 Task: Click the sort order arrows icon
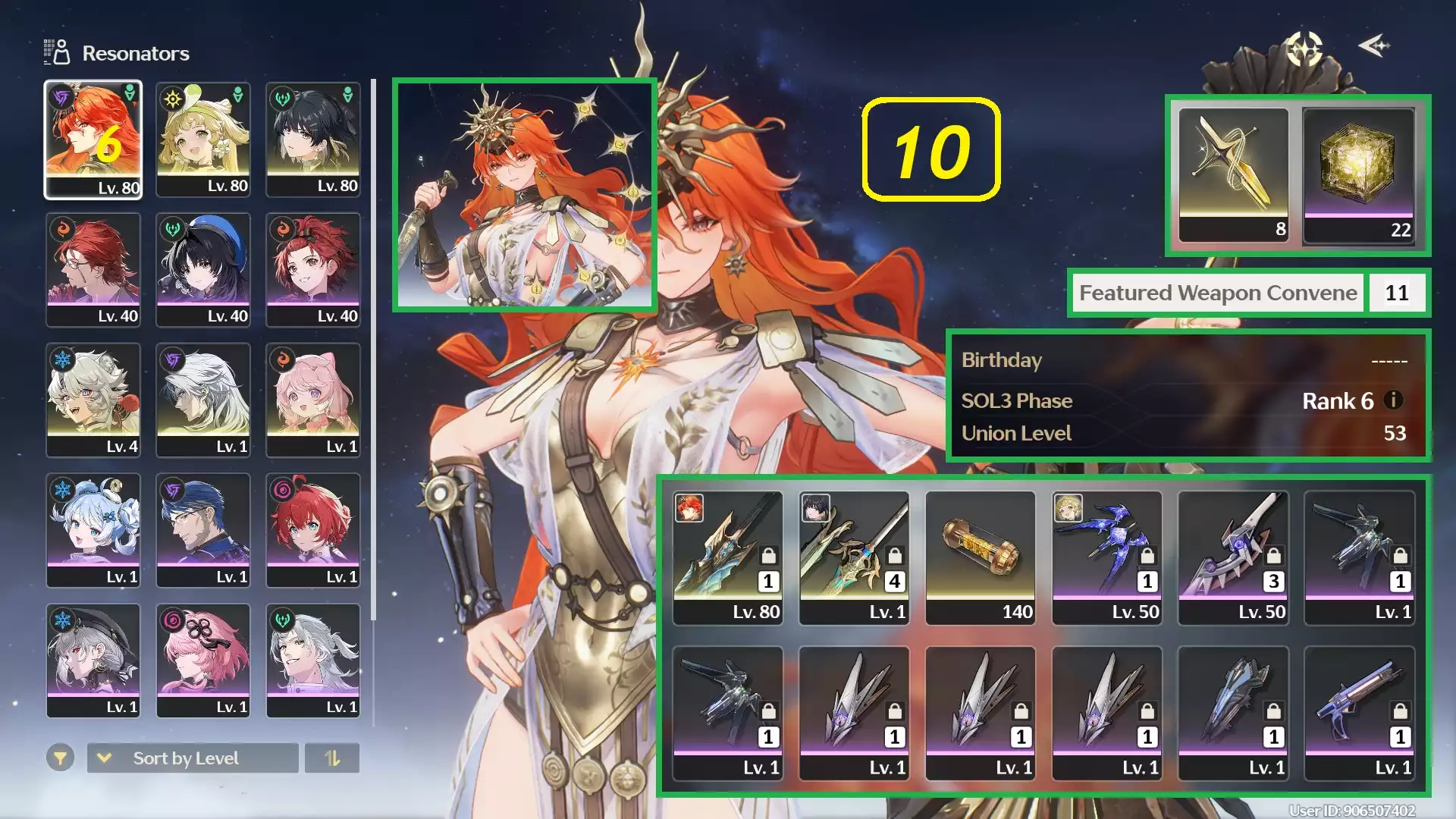point(332,758)
